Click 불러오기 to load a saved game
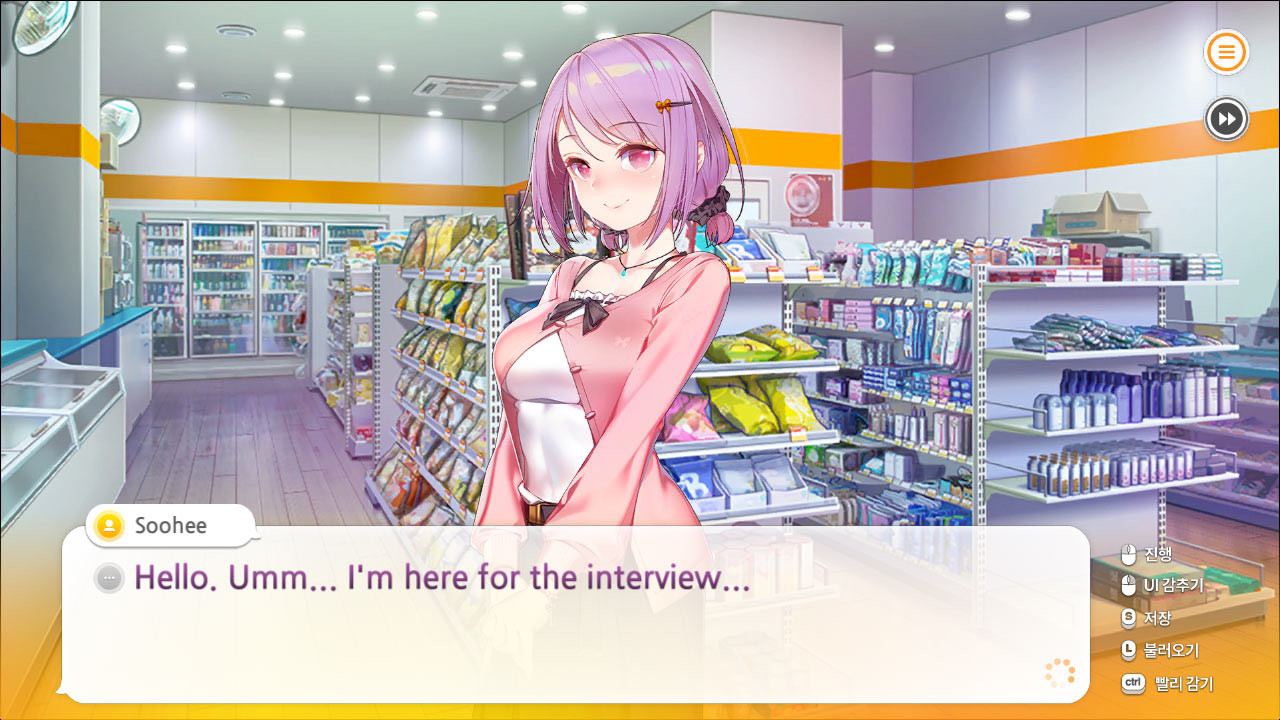The image size is (1280, 720). click(1172, 650)
